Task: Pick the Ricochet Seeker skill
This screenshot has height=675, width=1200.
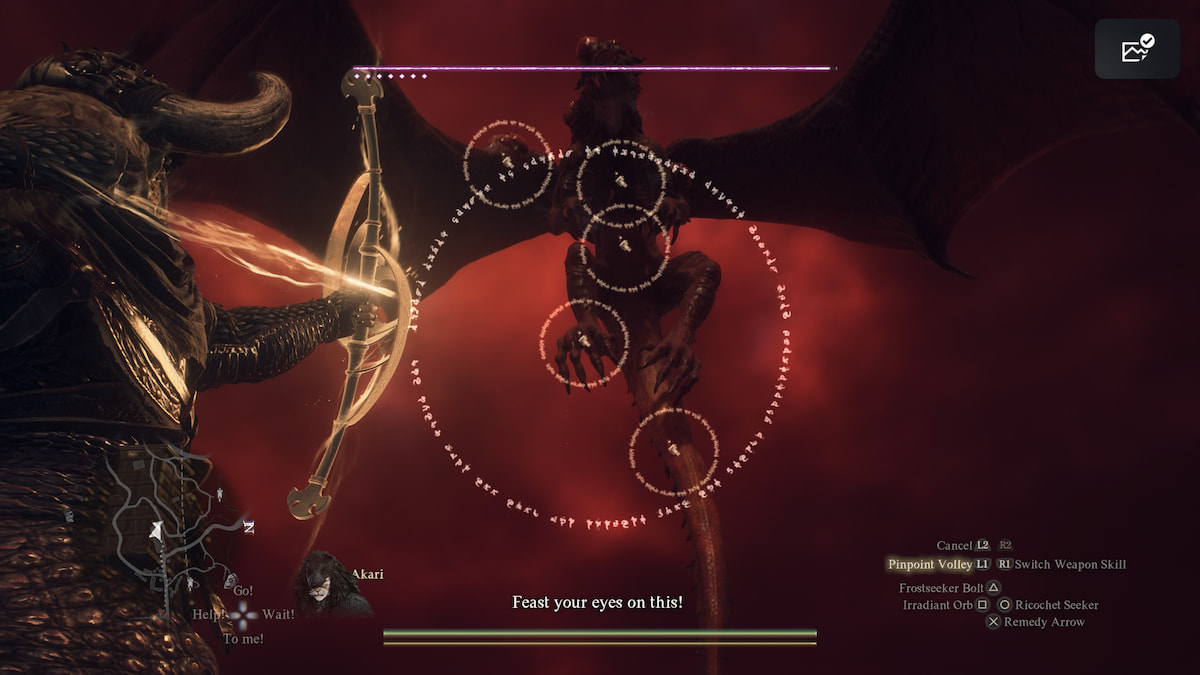Action: coord(1056,605)
